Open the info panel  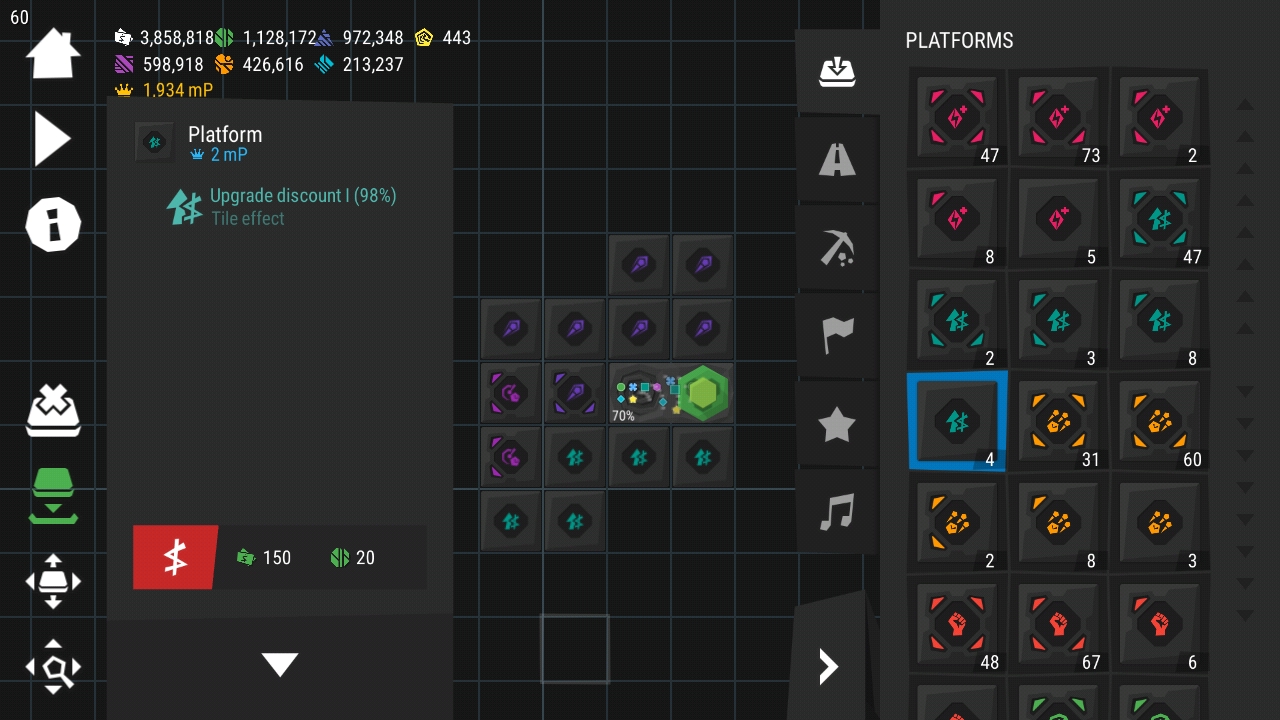pos(52,223)
